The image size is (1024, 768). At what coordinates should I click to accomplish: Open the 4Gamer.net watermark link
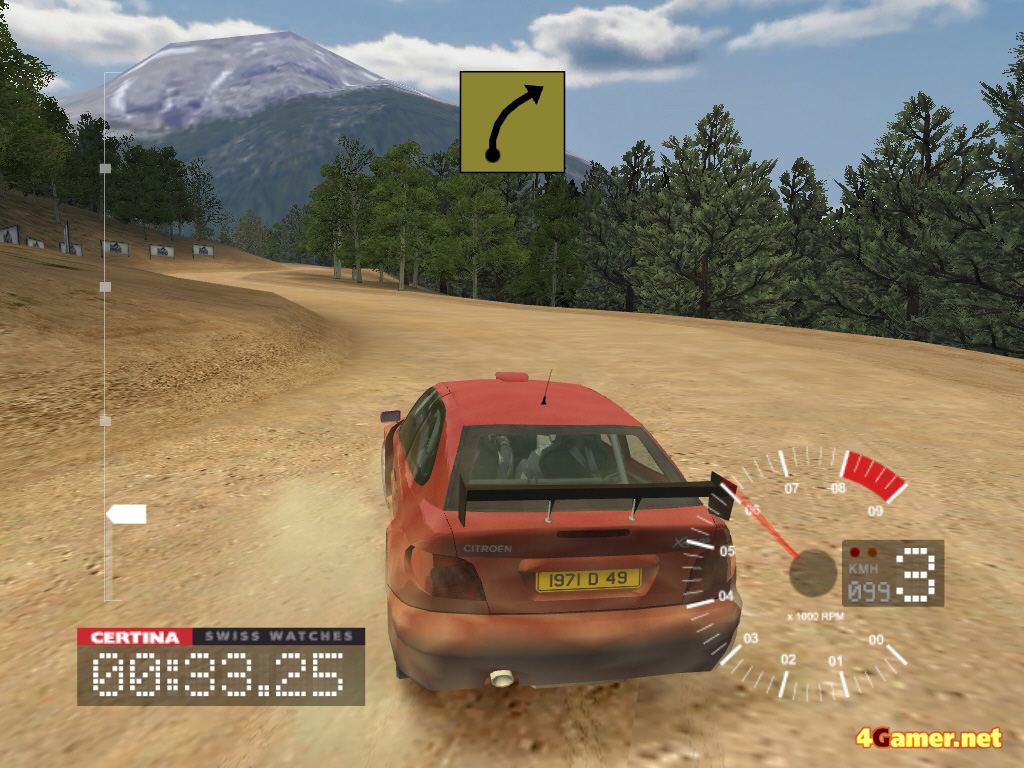coord(928,739)
